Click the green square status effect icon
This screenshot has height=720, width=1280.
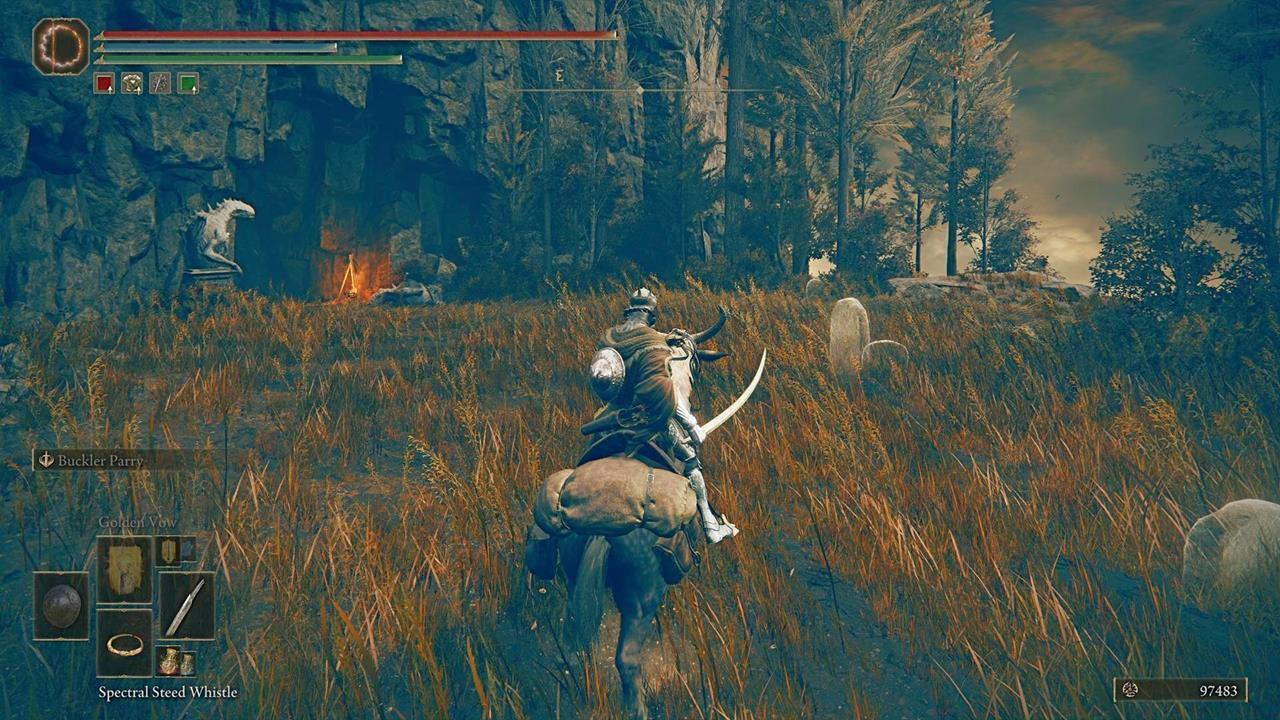[x=190, y=83]
